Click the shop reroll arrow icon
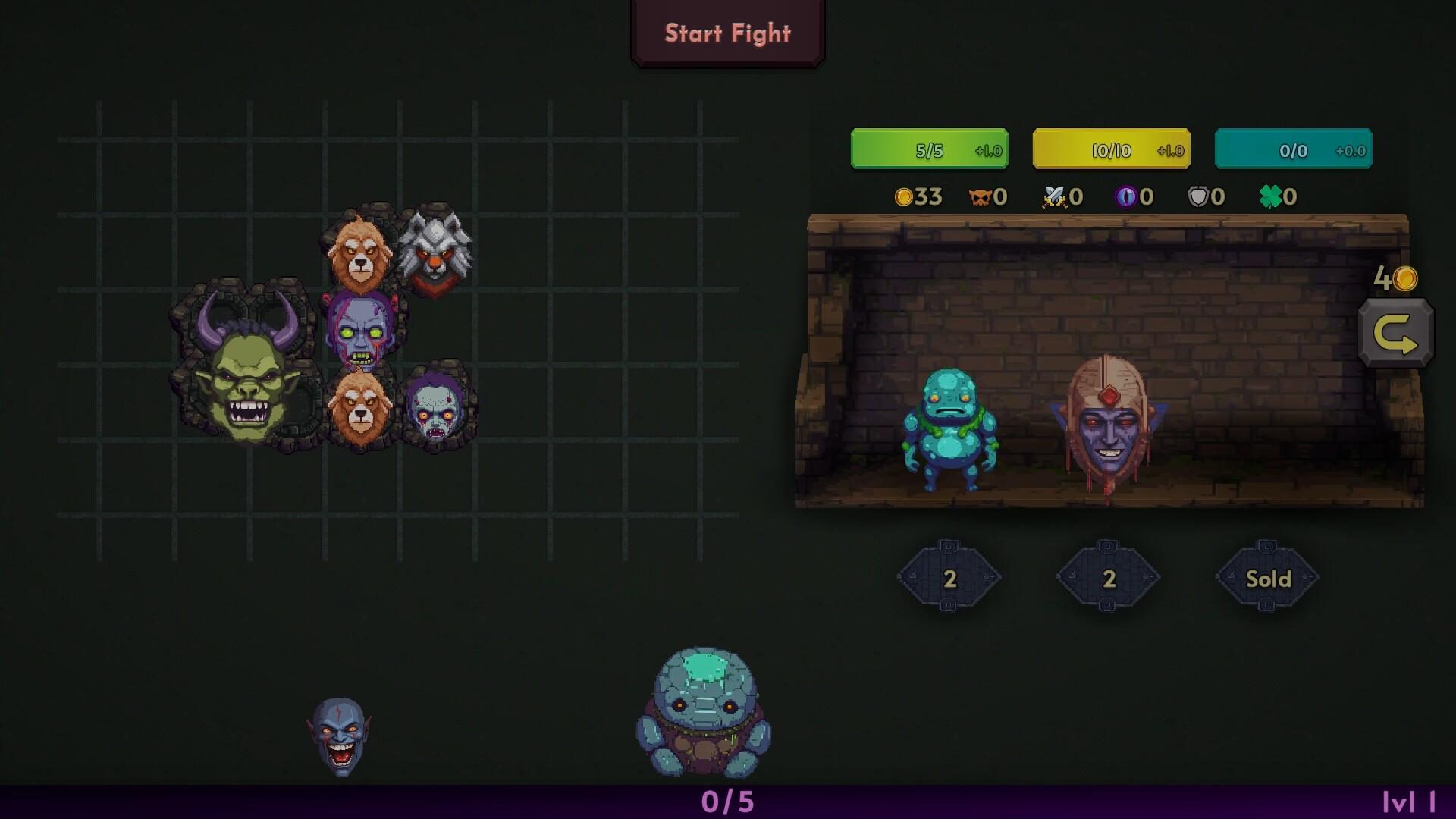Image resolution: width=1456 pixels, height=819 pixels. click(1395, 331)
